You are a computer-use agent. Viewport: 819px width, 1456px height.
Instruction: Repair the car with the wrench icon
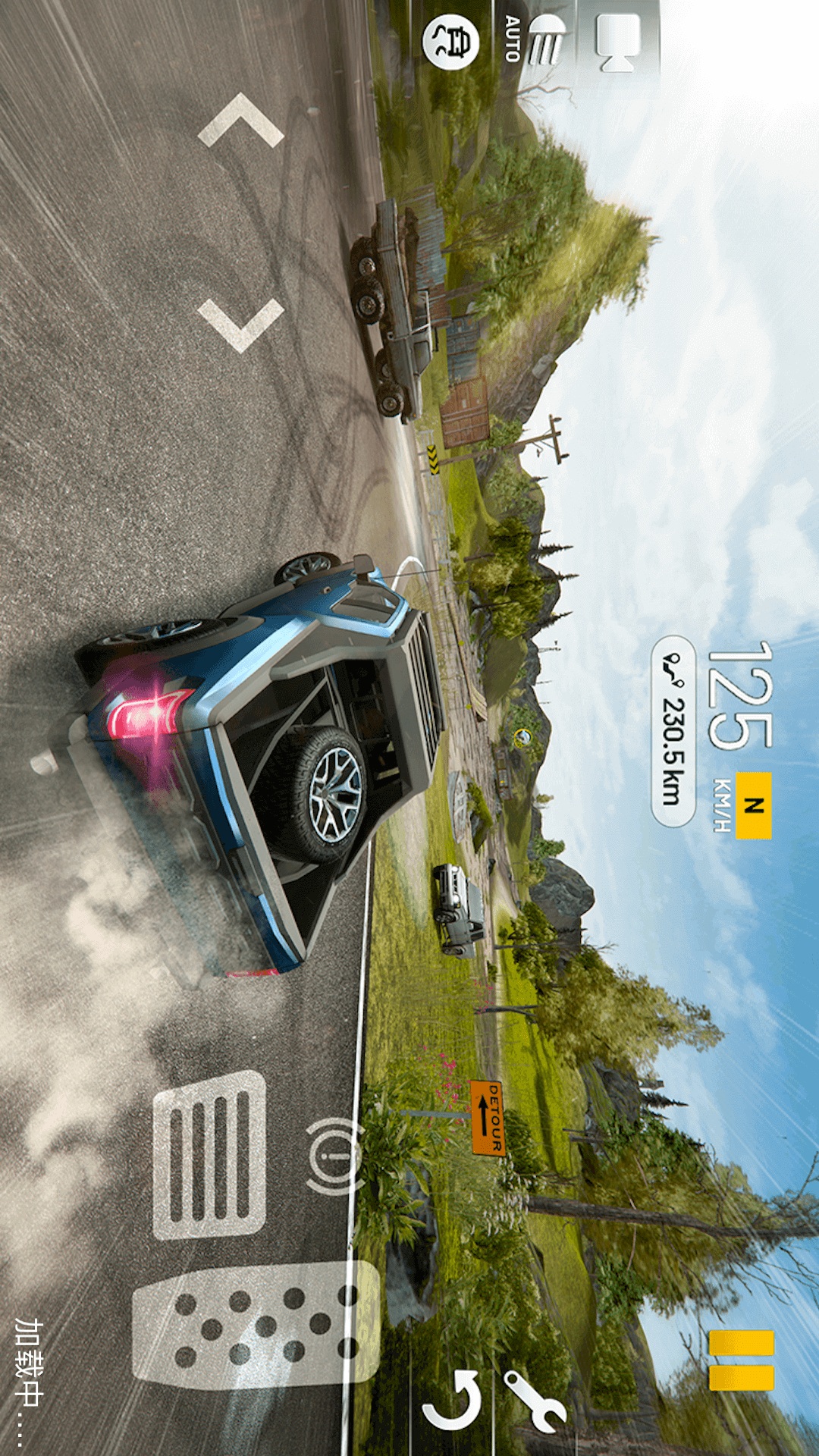535,1401
